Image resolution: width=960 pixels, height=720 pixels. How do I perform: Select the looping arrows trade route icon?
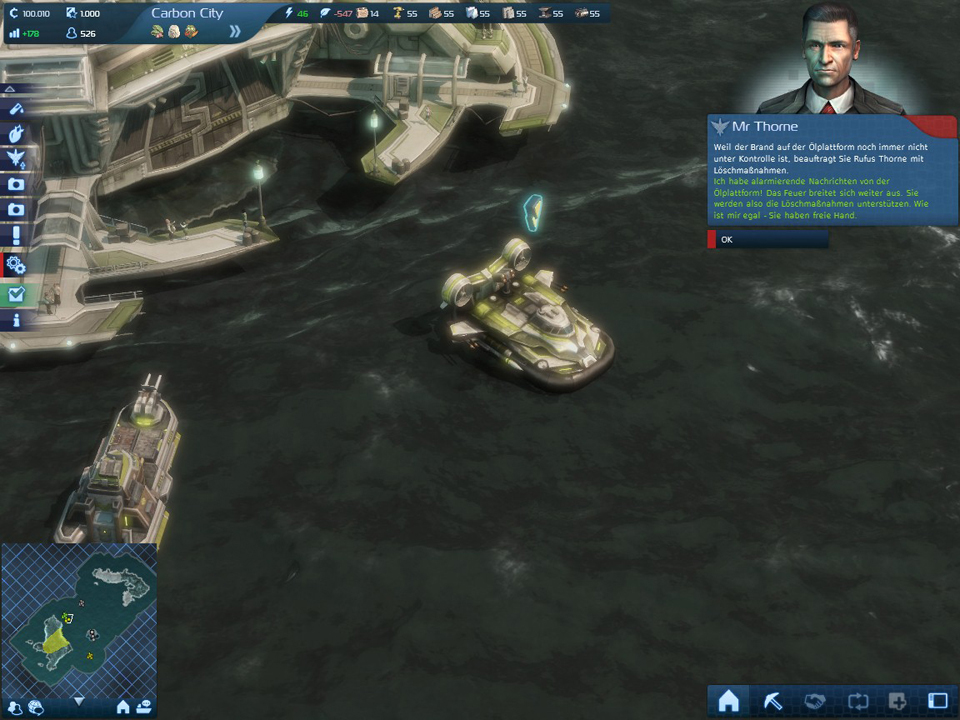click(x=855, y=701)
